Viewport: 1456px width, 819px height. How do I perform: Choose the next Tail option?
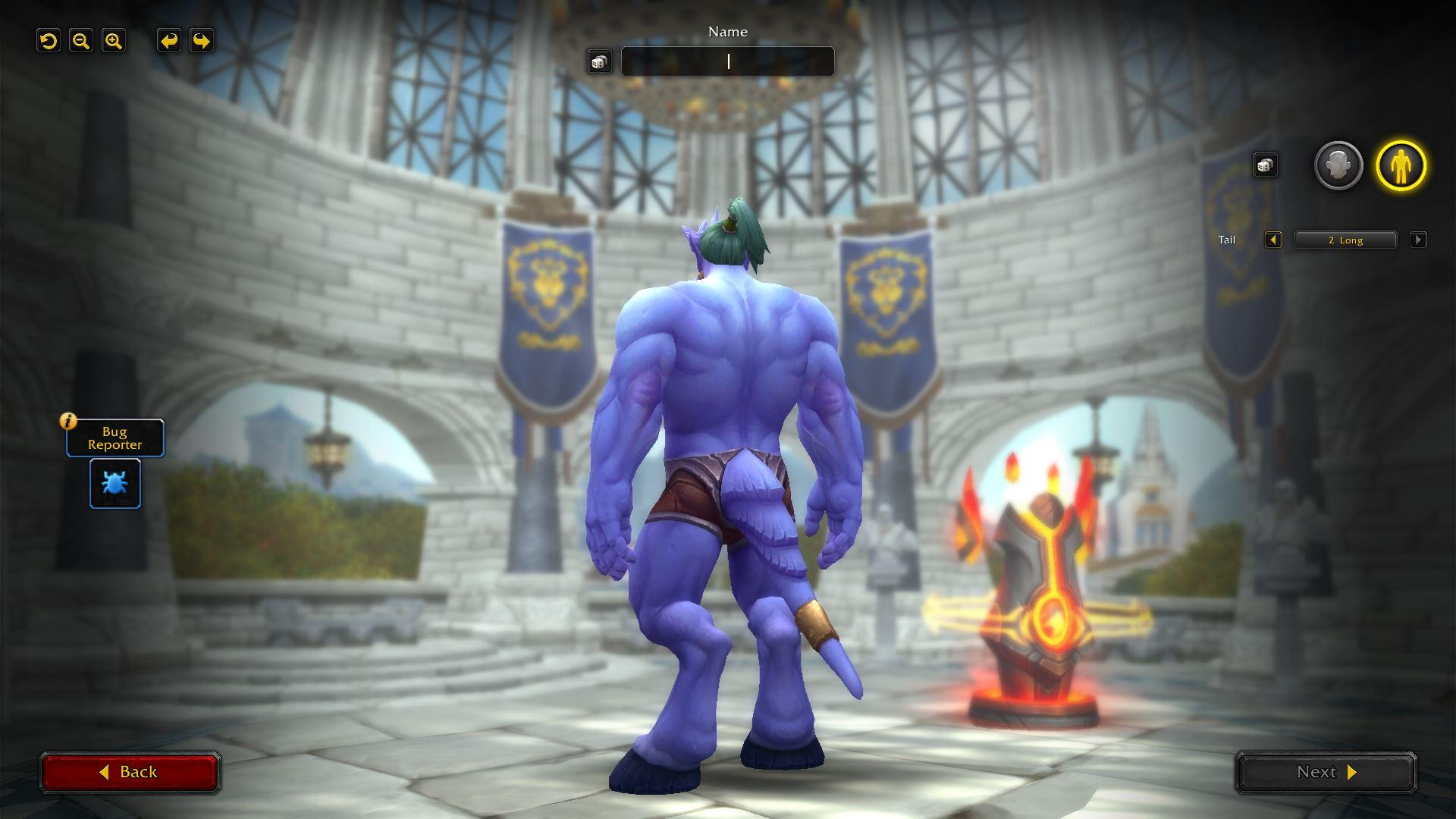coord(1417,240)
